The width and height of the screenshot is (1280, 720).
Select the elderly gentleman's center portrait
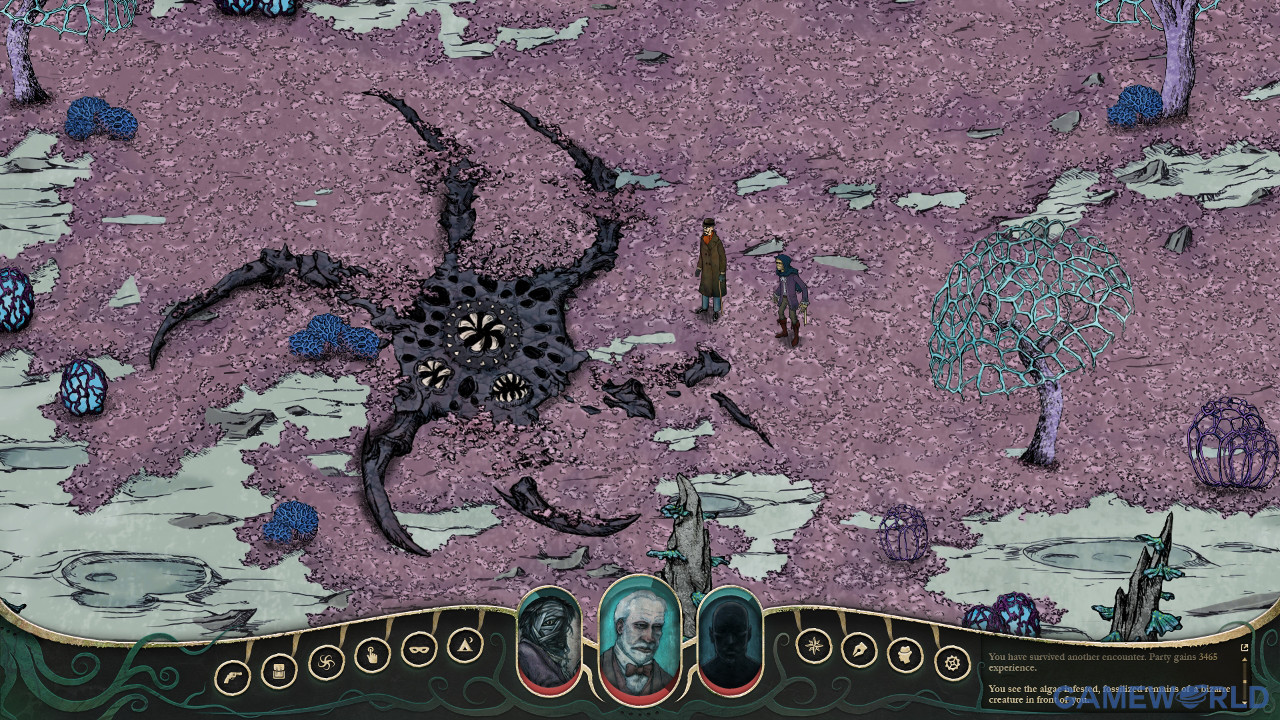640,636
